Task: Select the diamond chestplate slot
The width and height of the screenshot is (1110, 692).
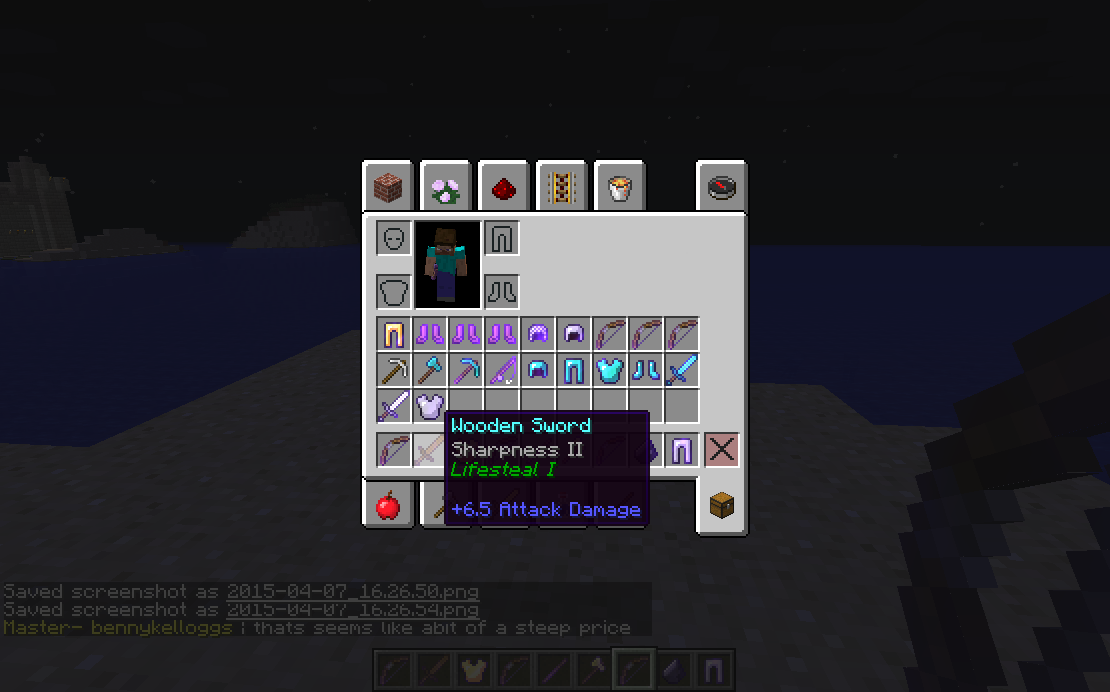Action: (610, 370)
